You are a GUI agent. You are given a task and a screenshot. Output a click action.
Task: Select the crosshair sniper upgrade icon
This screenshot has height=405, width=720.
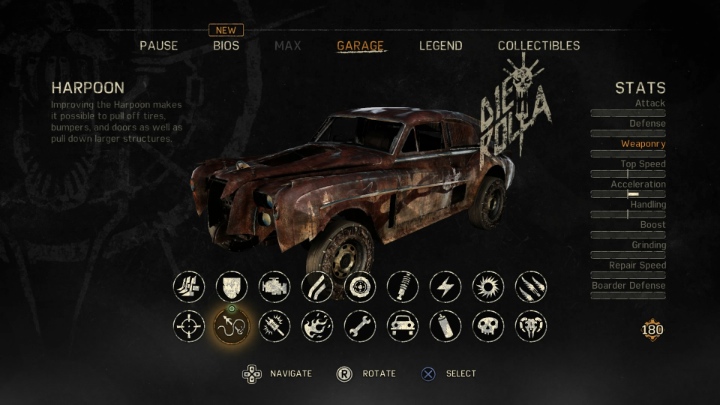click(188, 326)
